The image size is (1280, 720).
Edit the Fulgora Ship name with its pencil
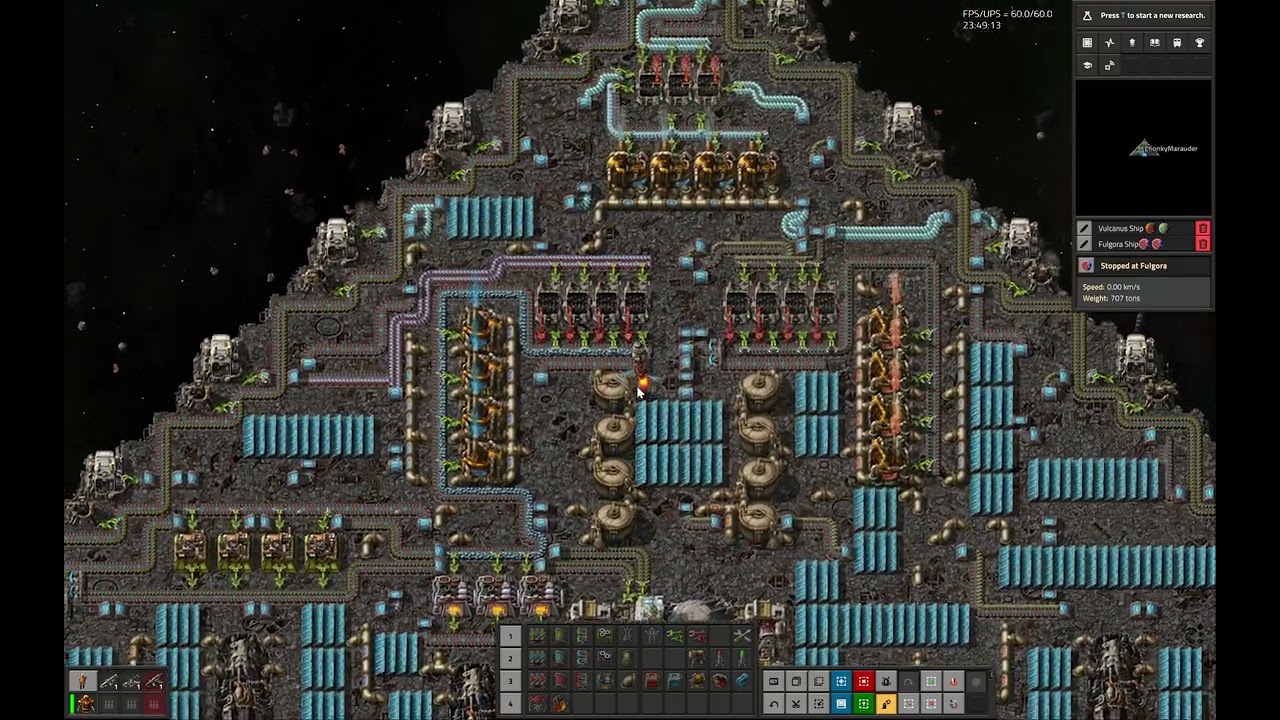[1085, 244]
